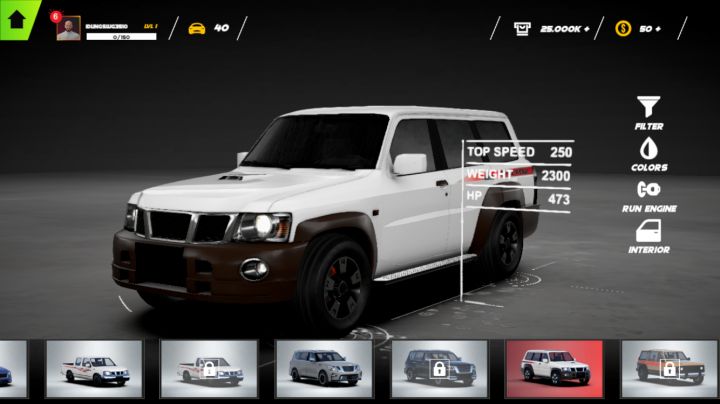Open the player profile avatar

(x=68, y=29)
